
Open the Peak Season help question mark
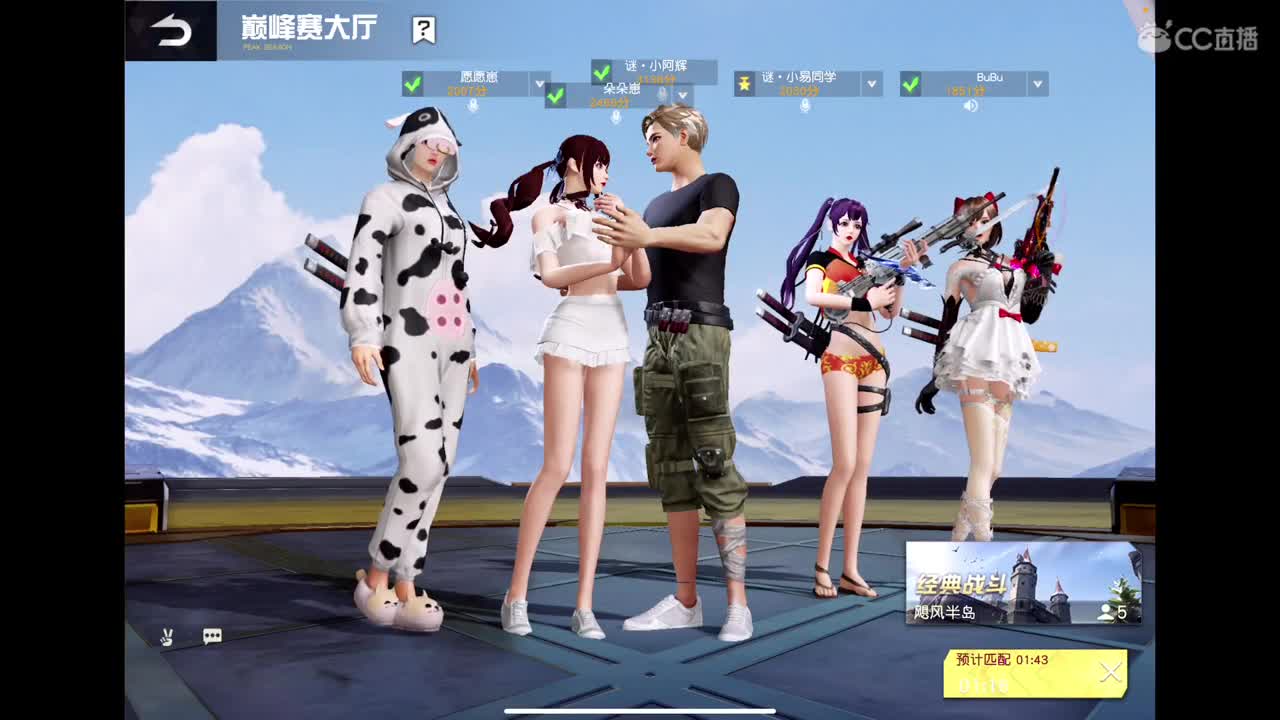point(421,29)
